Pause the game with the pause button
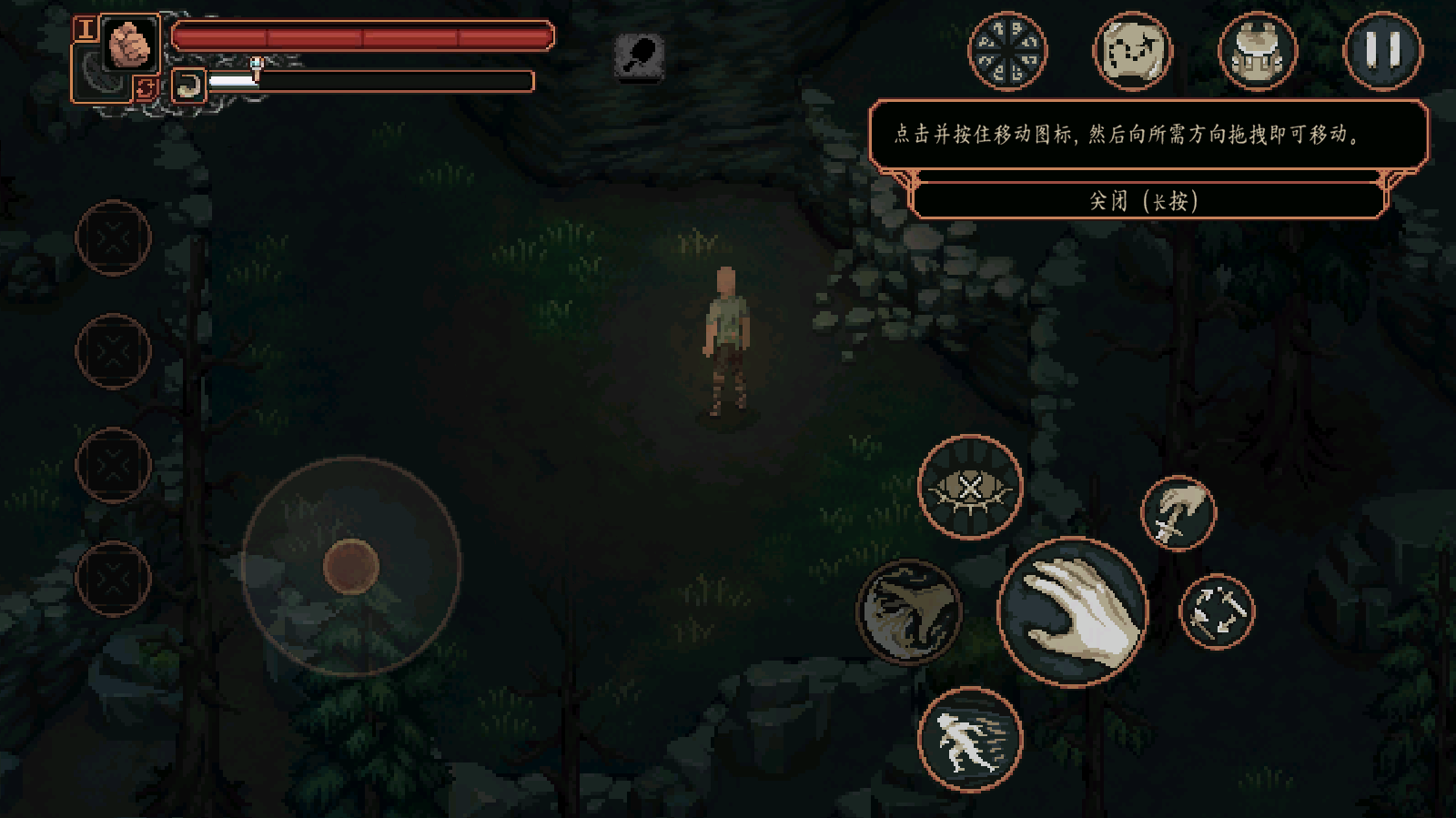The width and height of the screenshot is (1456, 818). (x=1382, y=51)
